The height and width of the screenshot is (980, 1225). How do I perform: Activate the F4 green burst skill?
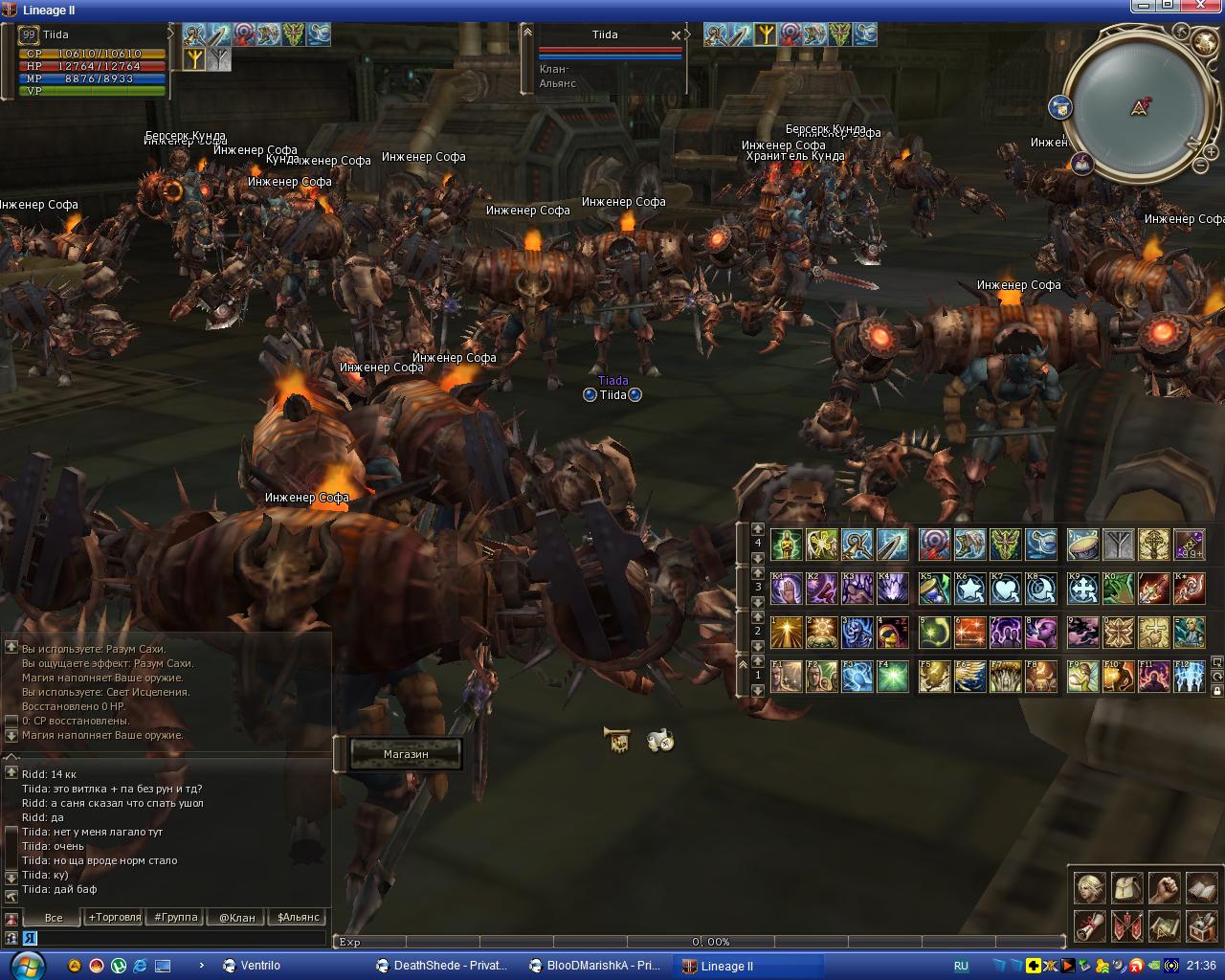pos(893,677)
